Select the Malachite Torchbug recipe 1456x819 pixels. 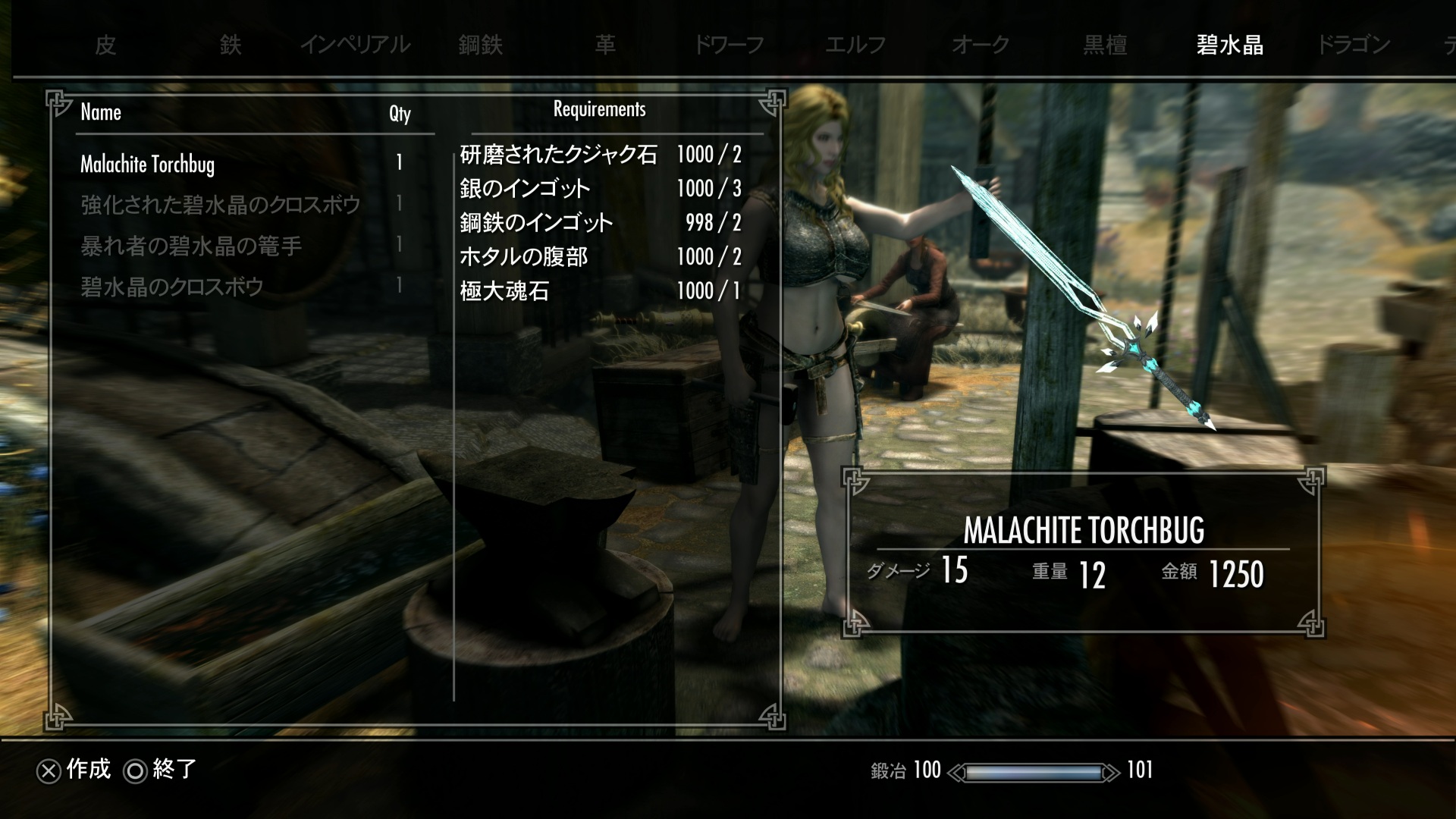point(148,164)
